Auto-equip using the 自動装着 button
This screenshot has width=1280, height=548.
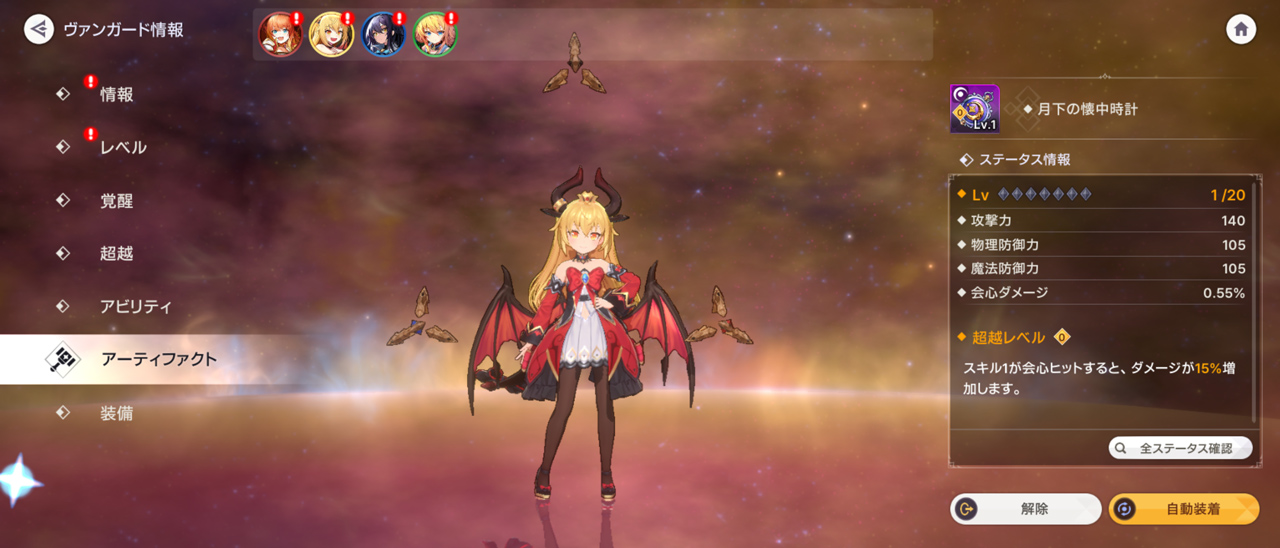1184,509
